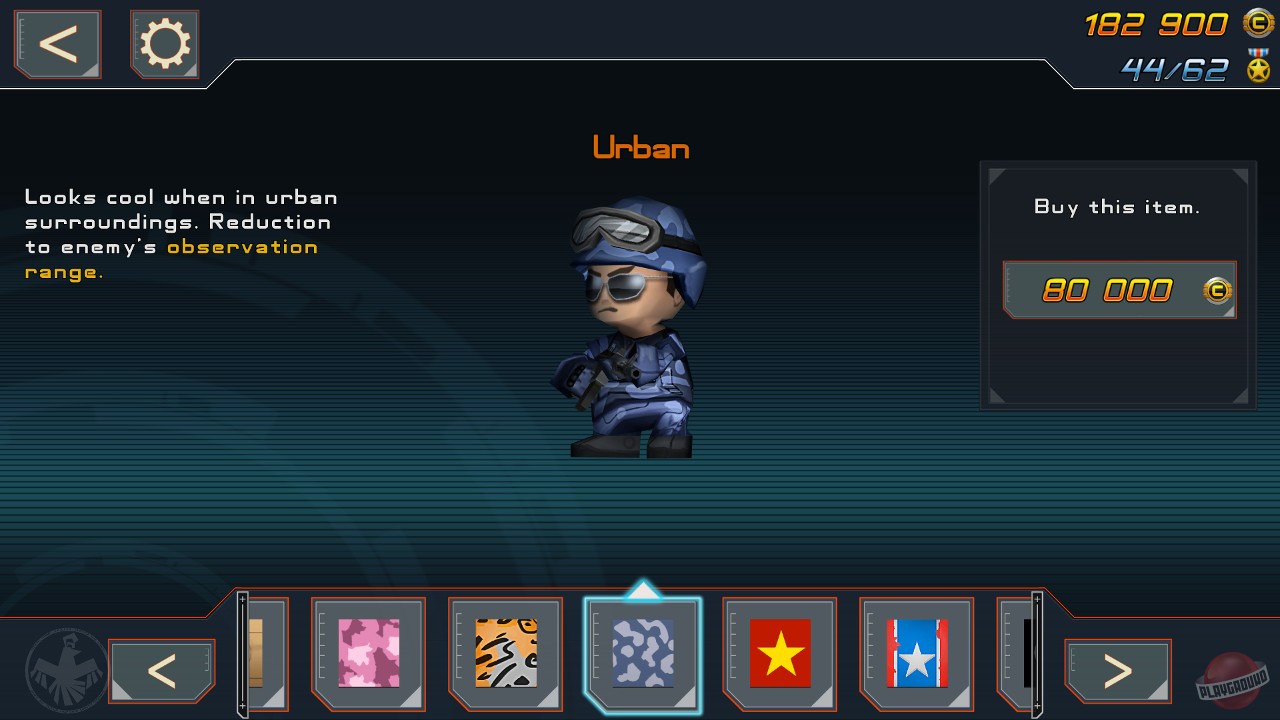Click the Urban title header
The image size is (1280, 720).
coord(641,148)
